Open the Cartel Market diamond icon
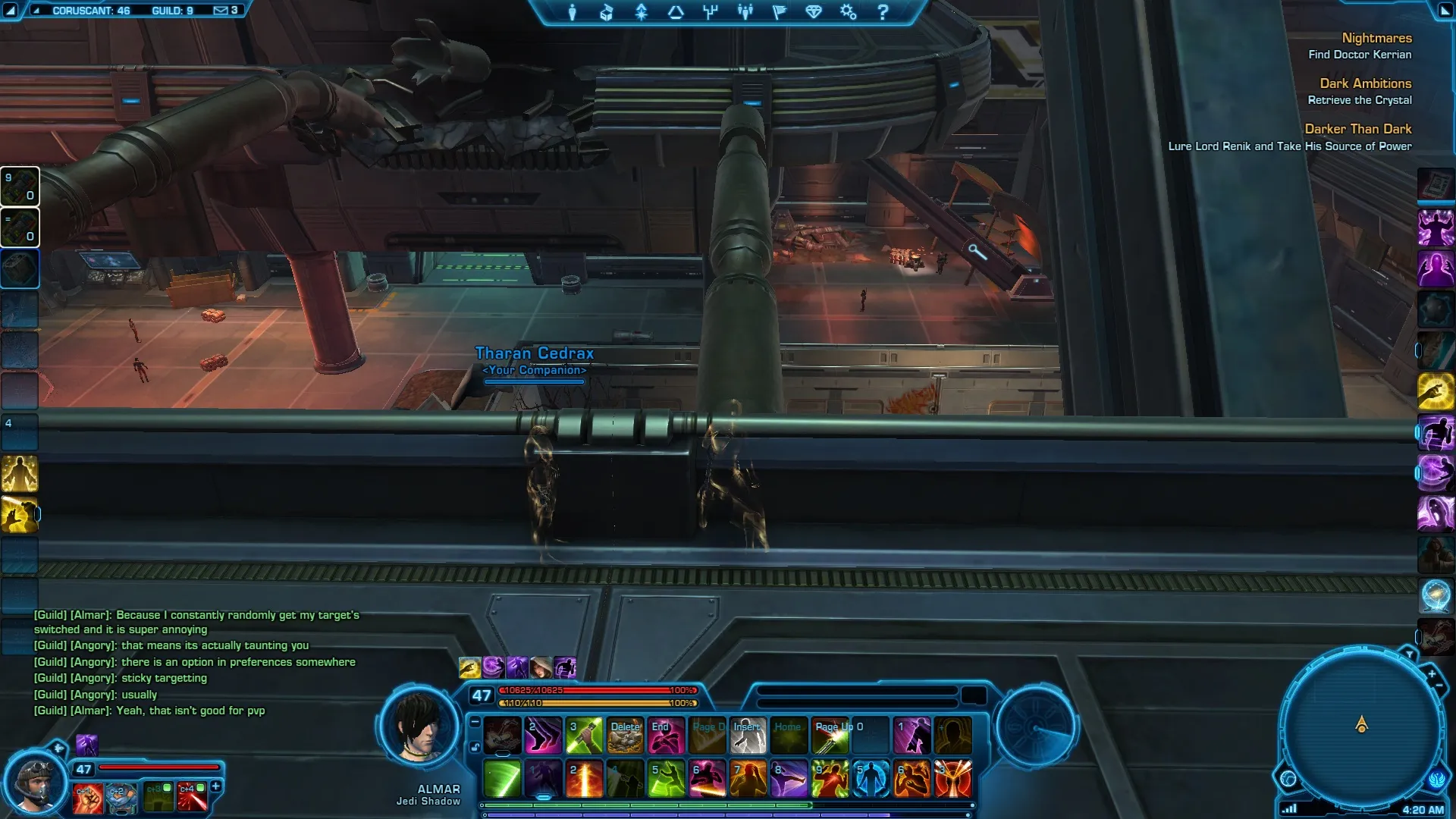Screen dimensions: 1456x819 (814, 12)
